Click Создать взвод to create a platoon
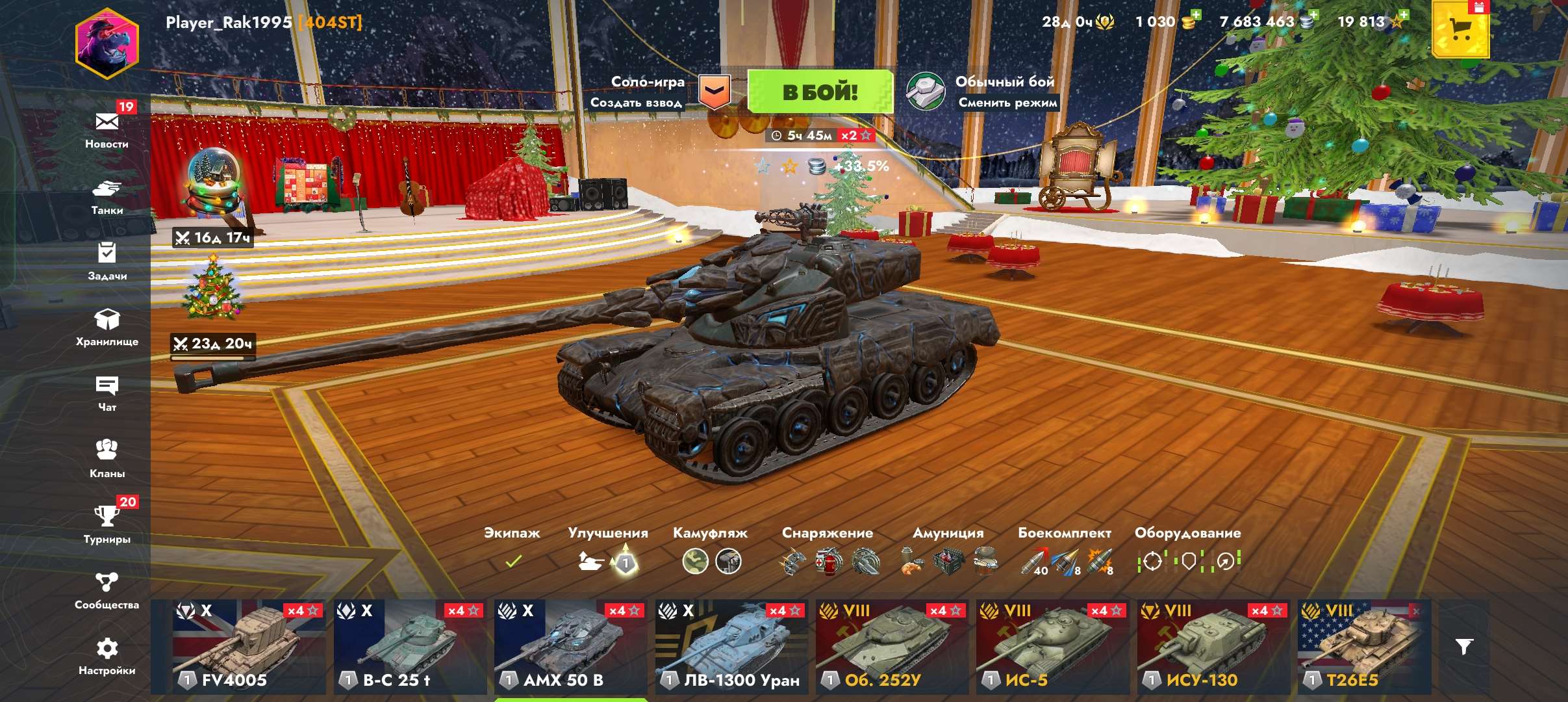Screen dimensions: 1568x702 click(x=635, y=103)
